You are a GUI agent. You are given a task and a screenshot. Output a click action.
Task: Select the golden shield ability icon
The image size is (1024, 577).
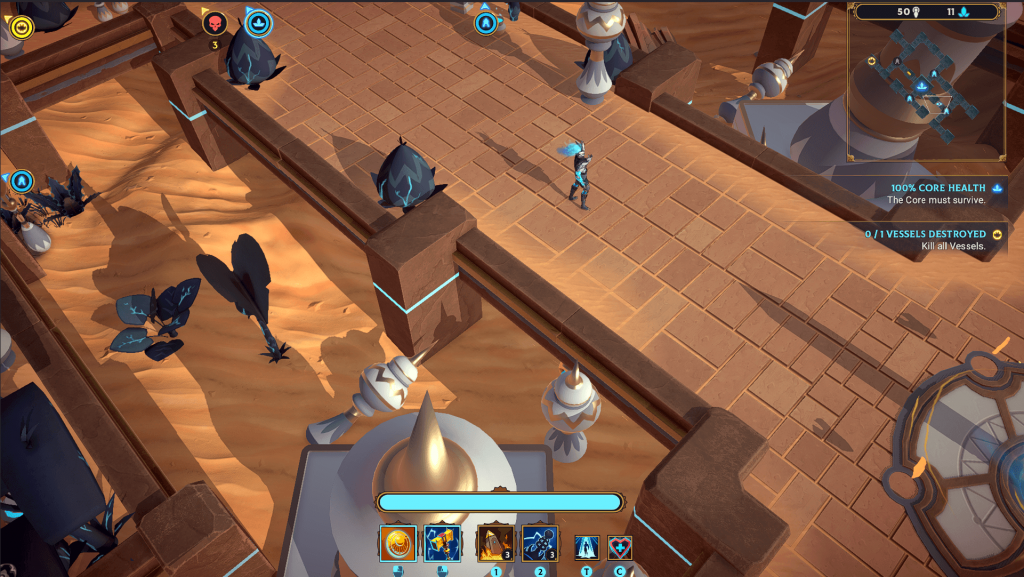(397, 543)
